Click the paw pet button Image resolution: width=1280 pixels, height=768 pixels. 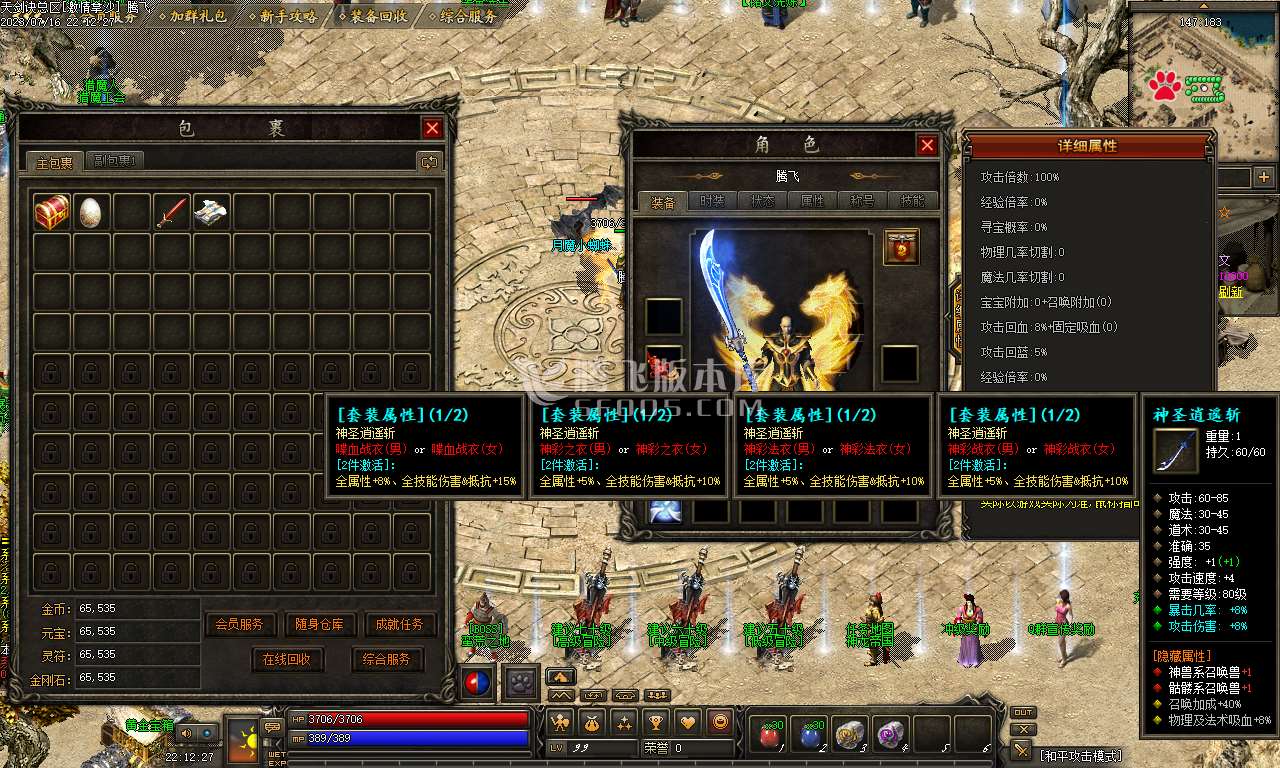point(520,682)
